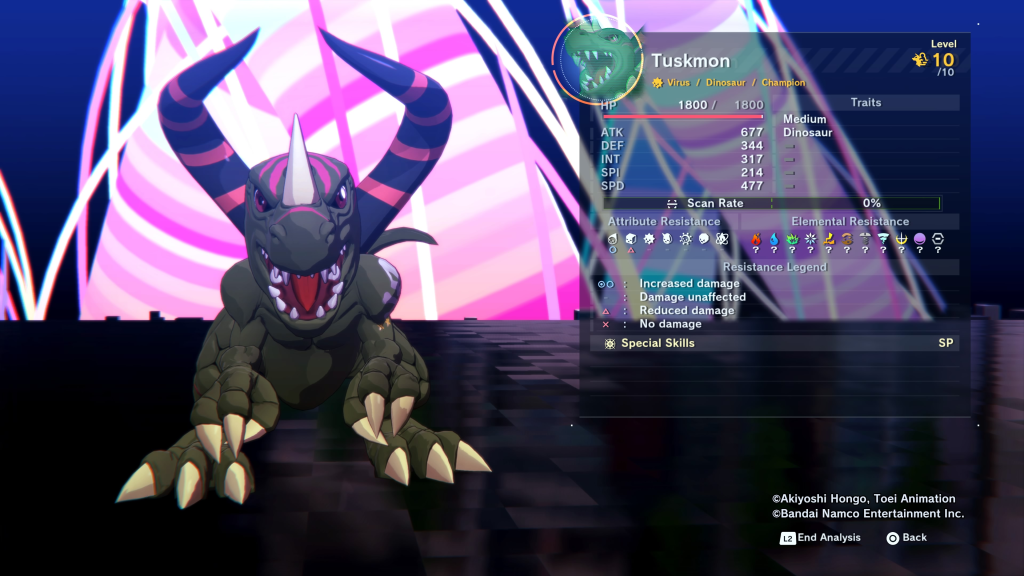1024x576 pixels.
Task: Choose the purple dark orb resistance icon
Action: coord(919,239)
